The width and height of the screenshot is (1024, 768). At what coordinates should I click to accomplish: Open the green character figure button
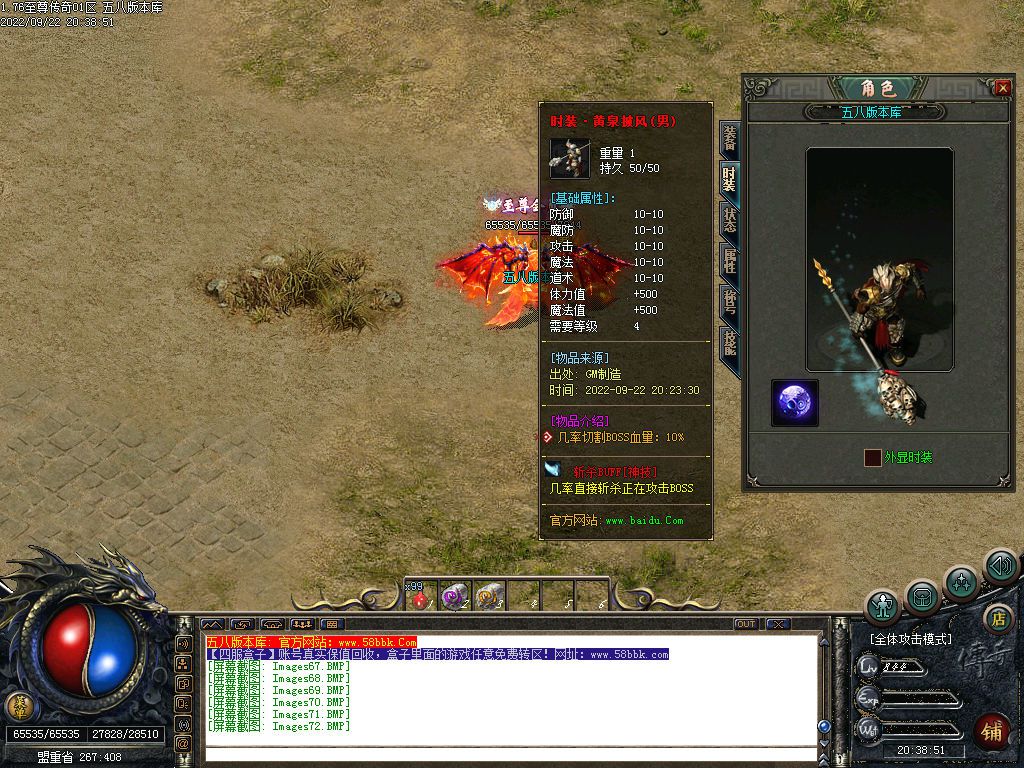tap(883, 605)
